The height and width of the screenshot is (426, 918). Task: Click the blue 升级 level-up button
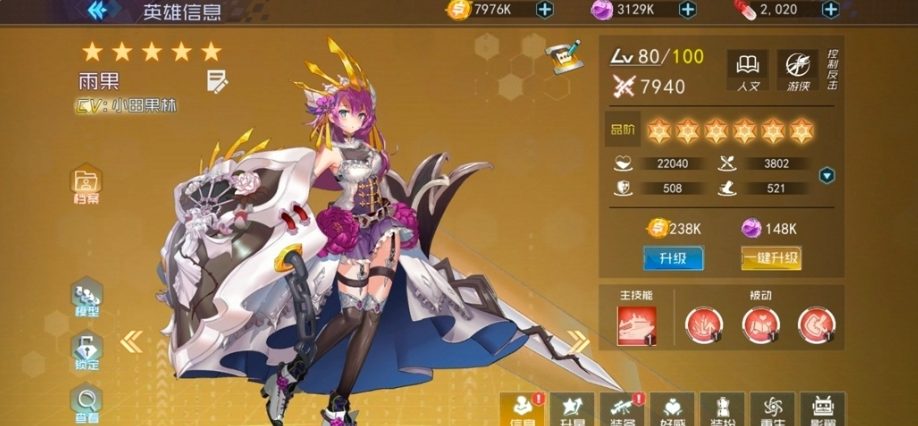click(x=672, y=258)
